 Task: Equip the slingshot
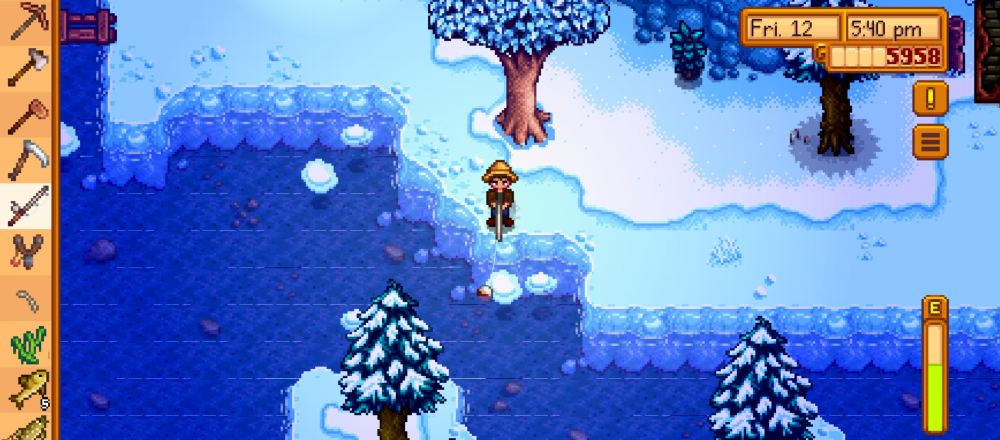click(28, 252)
